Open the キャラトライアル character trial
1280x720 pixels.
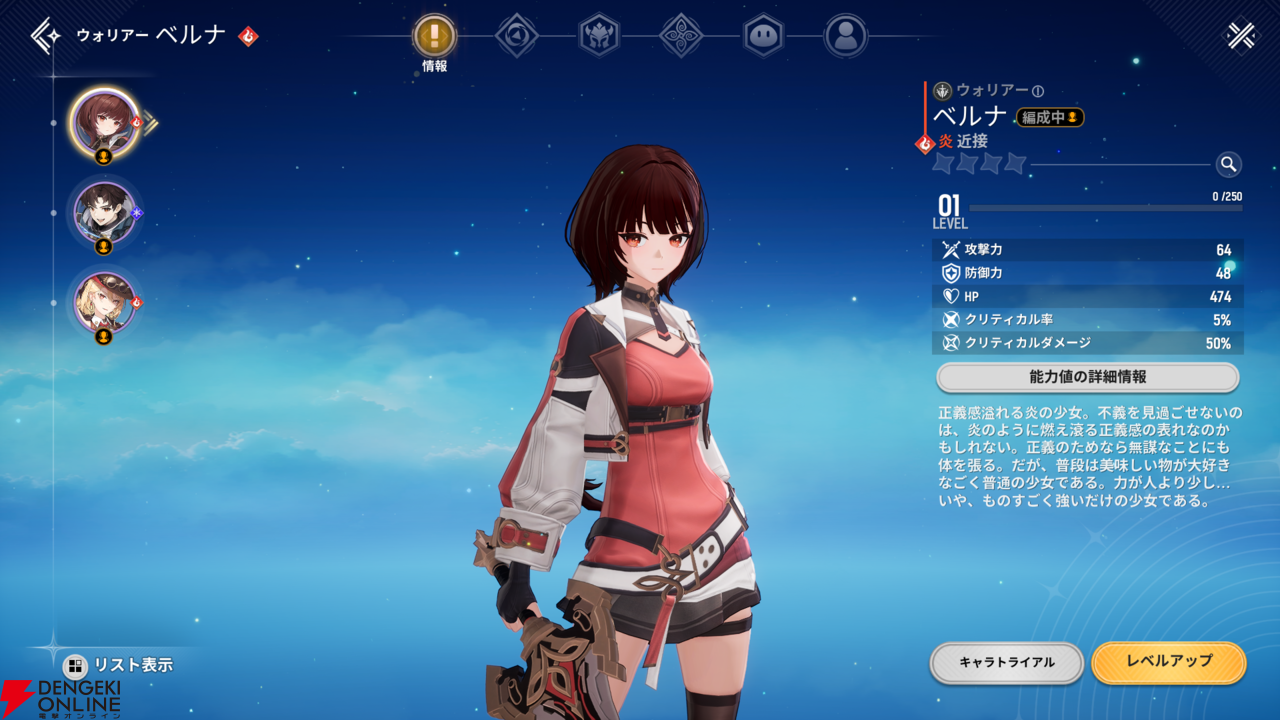(x=1006, y=662)
